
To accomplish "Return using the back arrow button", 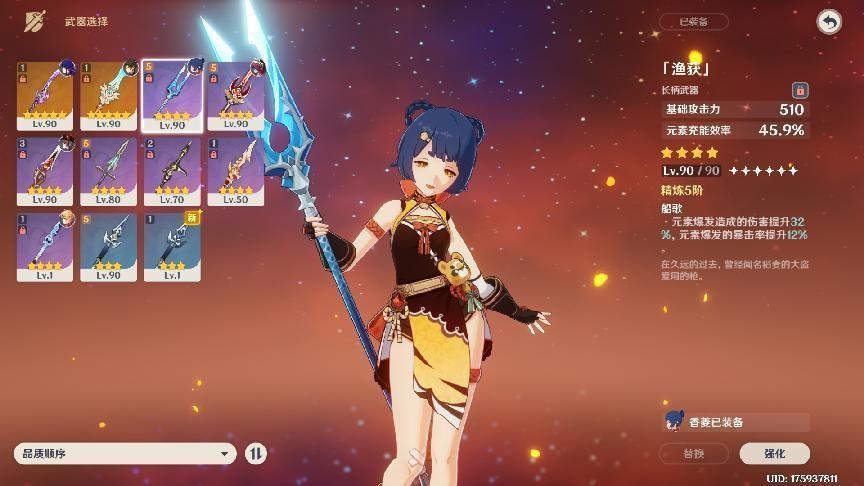I will point(829,21).
